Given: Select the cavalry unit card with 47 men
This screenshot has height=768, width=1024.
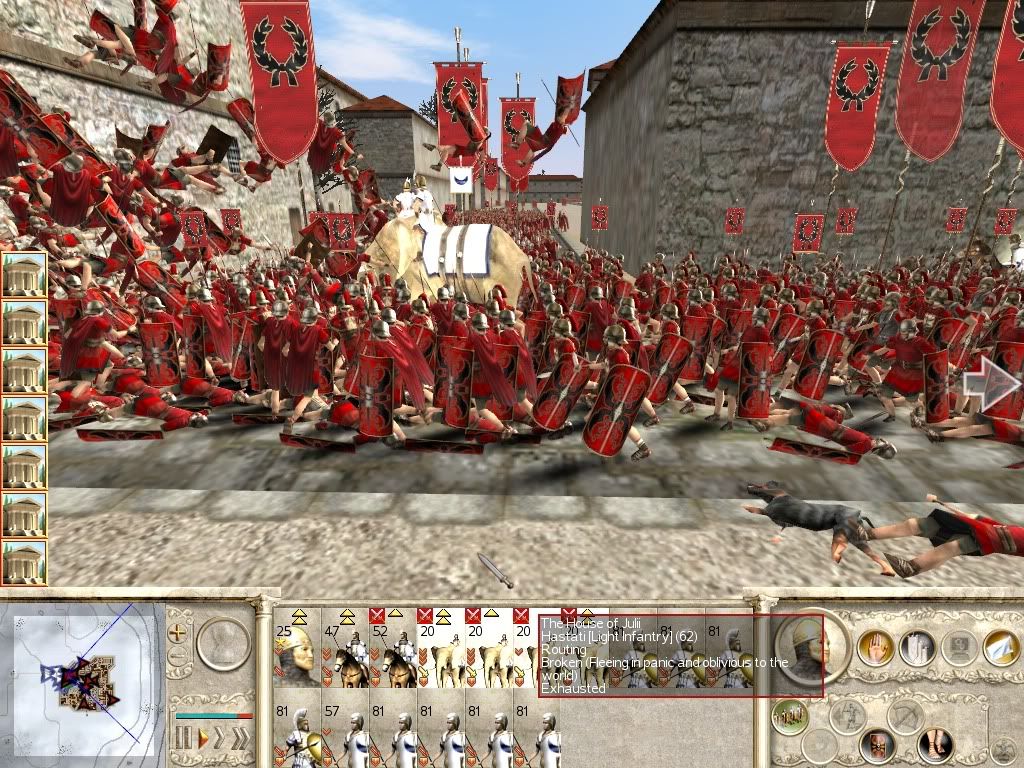Looking at the screenshot, I should [345, 648].
